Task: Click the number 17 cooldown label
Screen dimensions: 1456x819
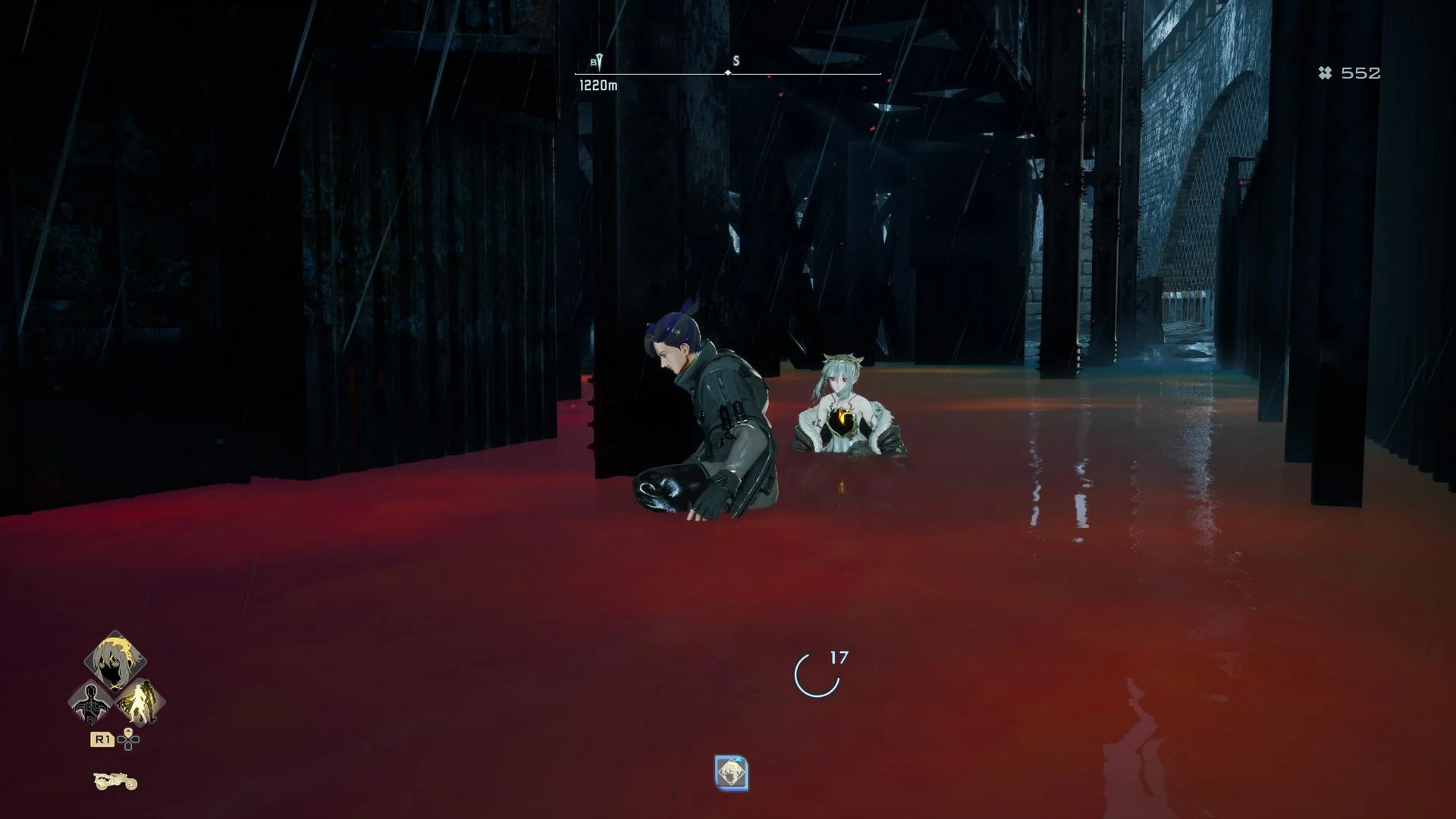Action: pos(838,658)
